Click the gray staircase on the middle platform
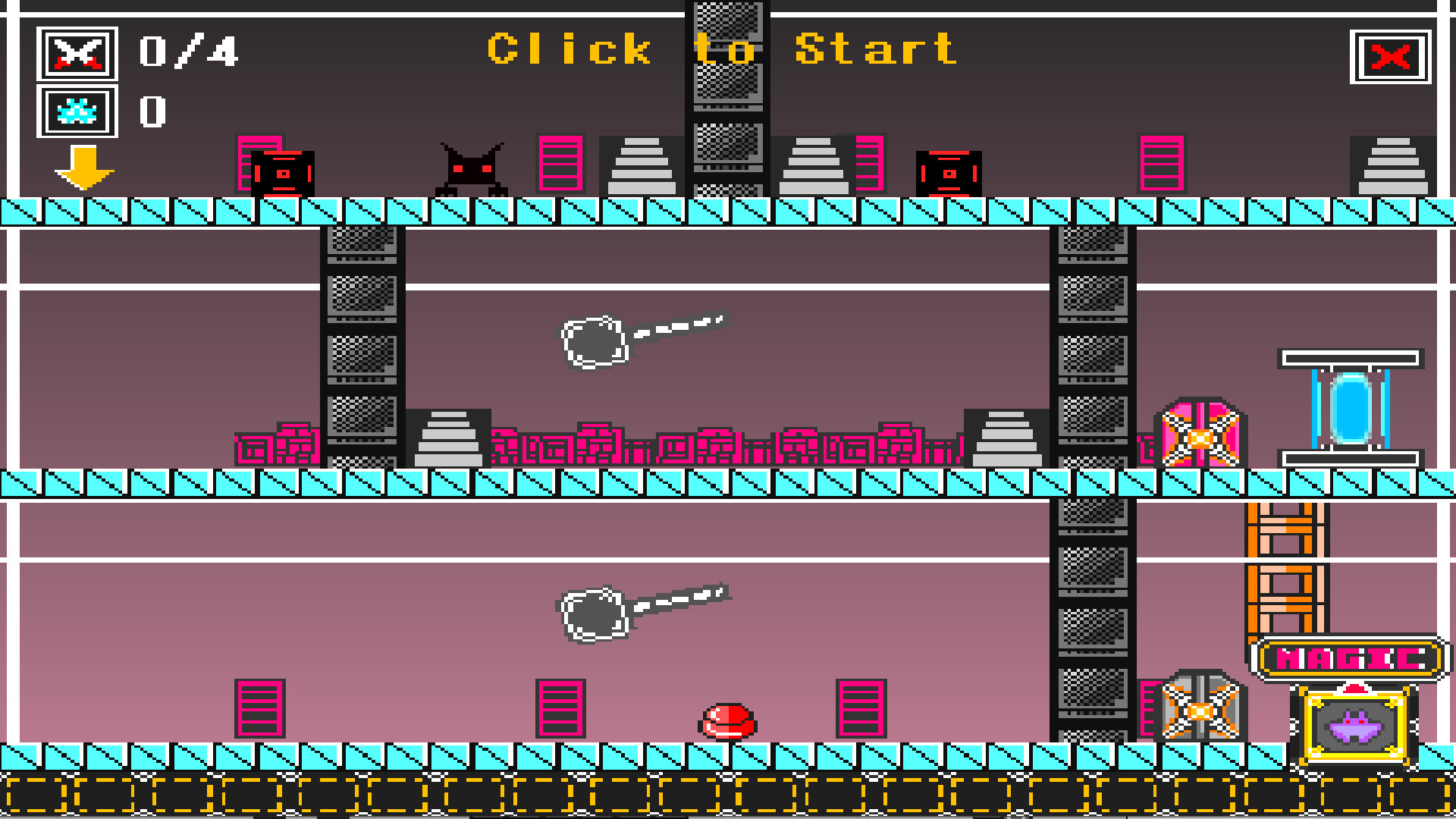 450,440
